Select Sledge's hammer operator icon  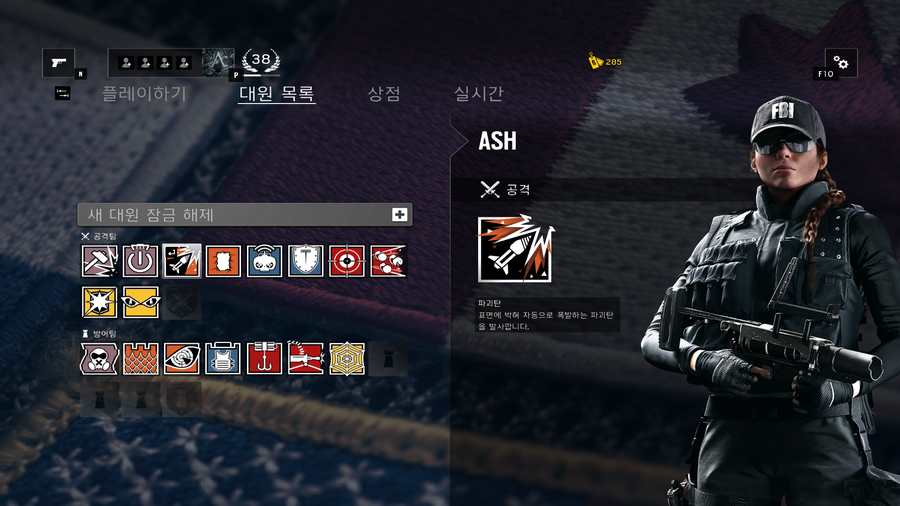coord(100,261)
